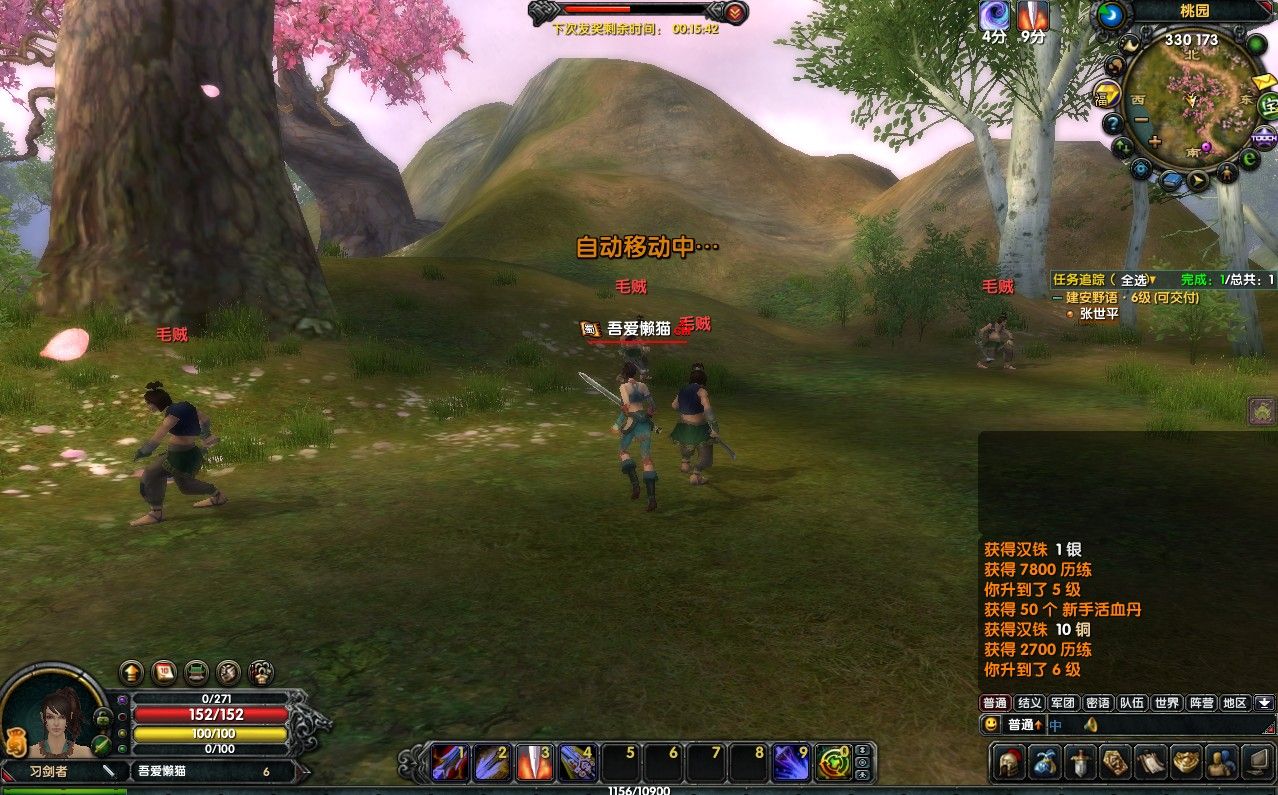Select the 队伍 chat tab
Image resolution: width=1278 pixels, height=795 pixels.
pyautogui.click(x=1132, y=703)
